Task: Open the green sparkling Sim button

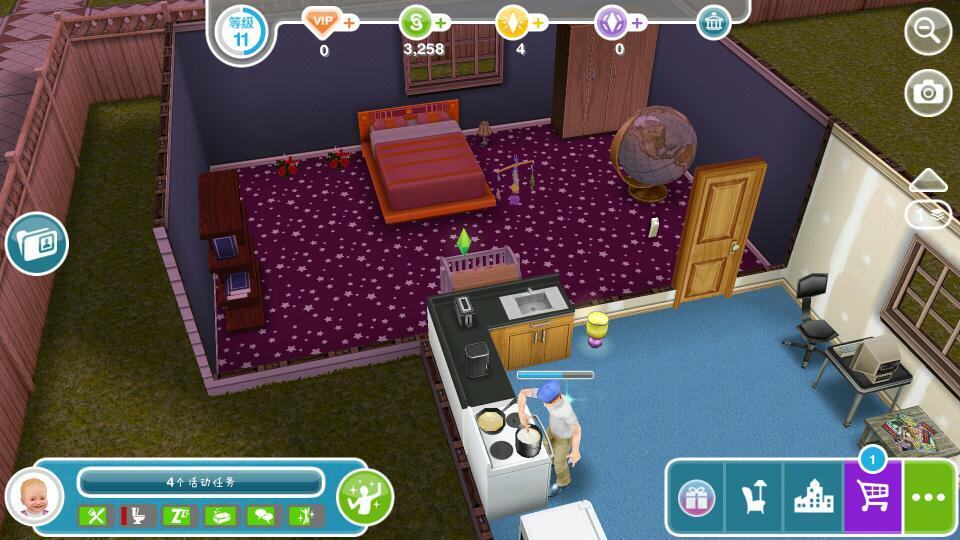Action: click(x=364, y=494)
